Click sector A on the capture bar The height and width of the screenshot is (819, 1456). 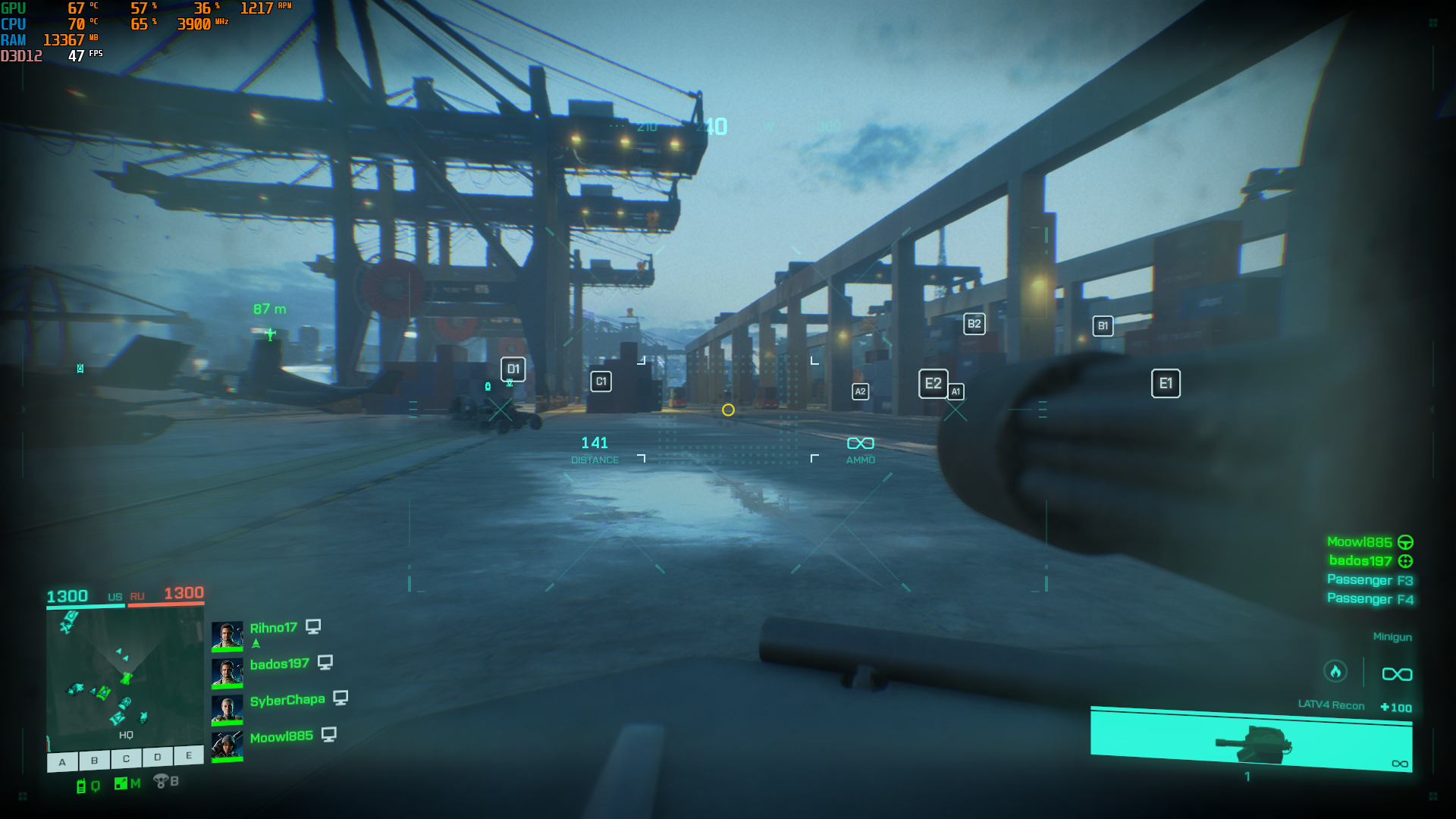(63, 761)
